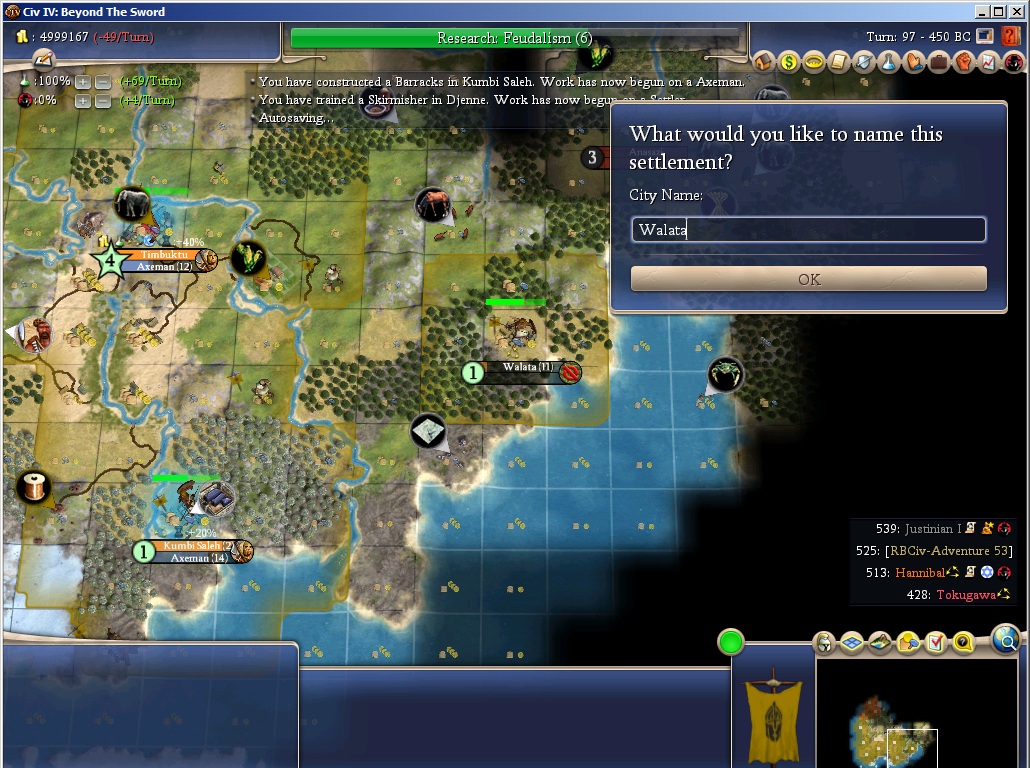Click the green end turn button

(x=731, y=642)
